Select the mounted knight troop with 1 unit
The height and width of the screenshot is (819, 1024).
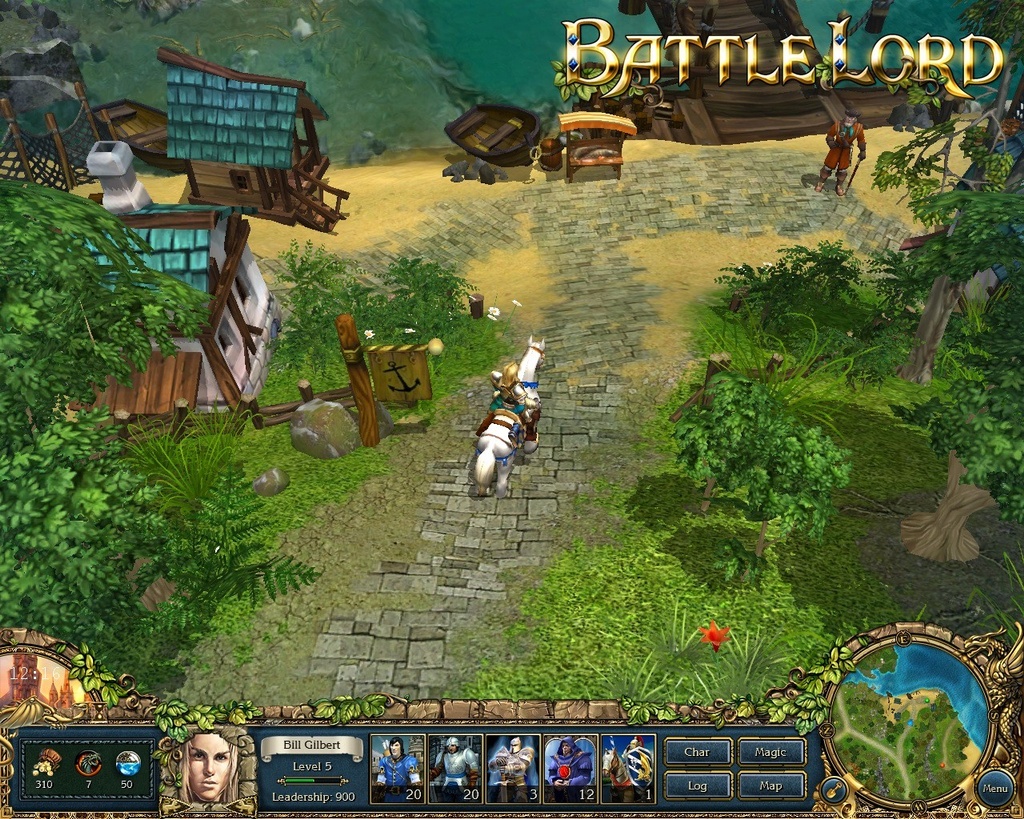click(x=629, y=768)
